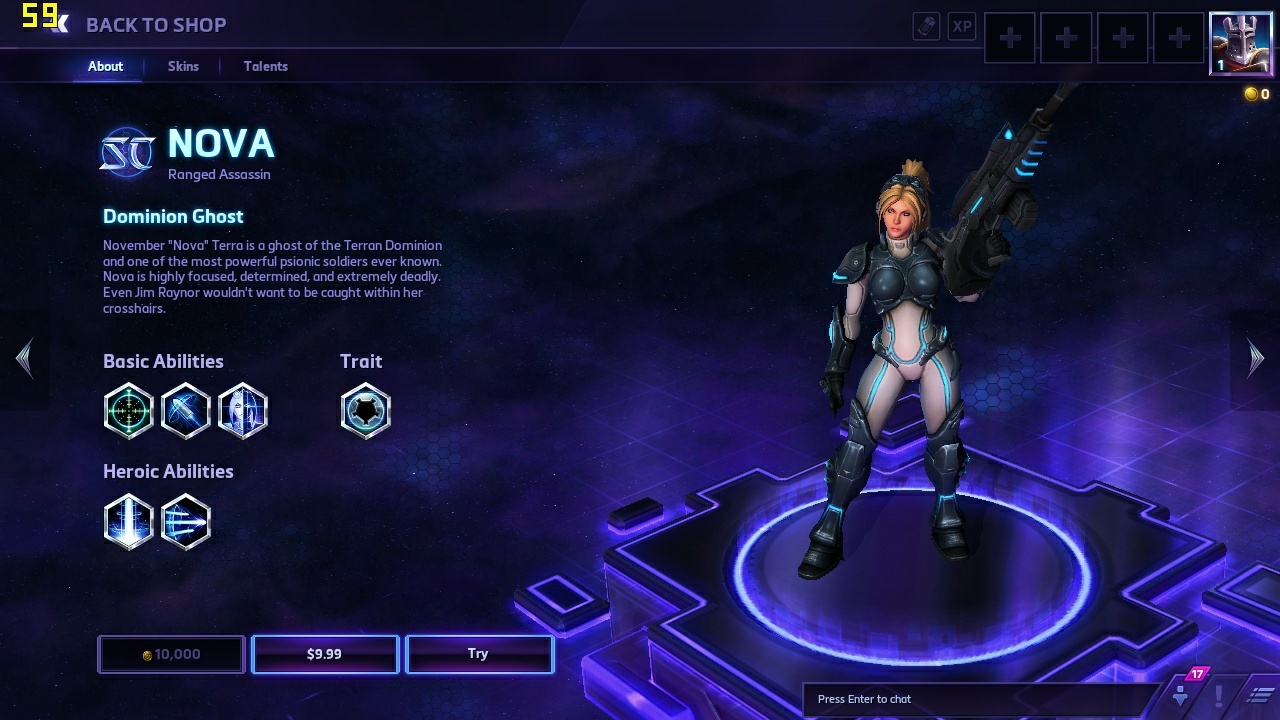
Task: Show the next hero with right arrow
Action: click(1256, 358)
